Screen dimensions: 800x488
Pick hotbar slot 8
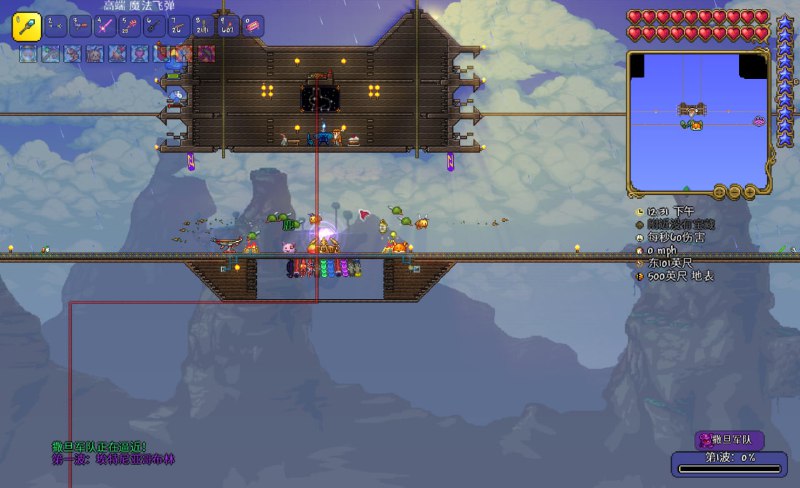(x=204, y=27)
